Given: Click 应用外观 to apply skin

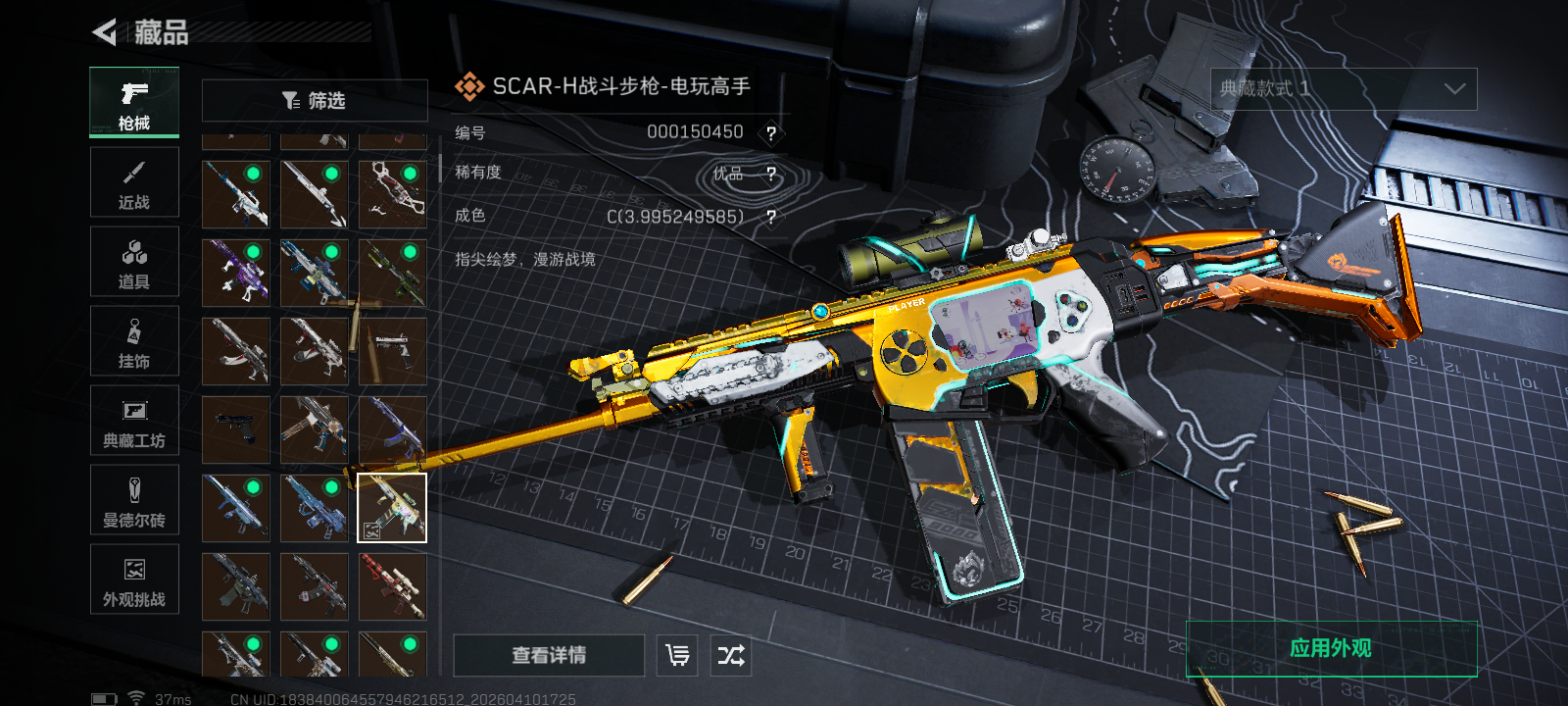Looking at the screenshot, I should (1331, 648).
